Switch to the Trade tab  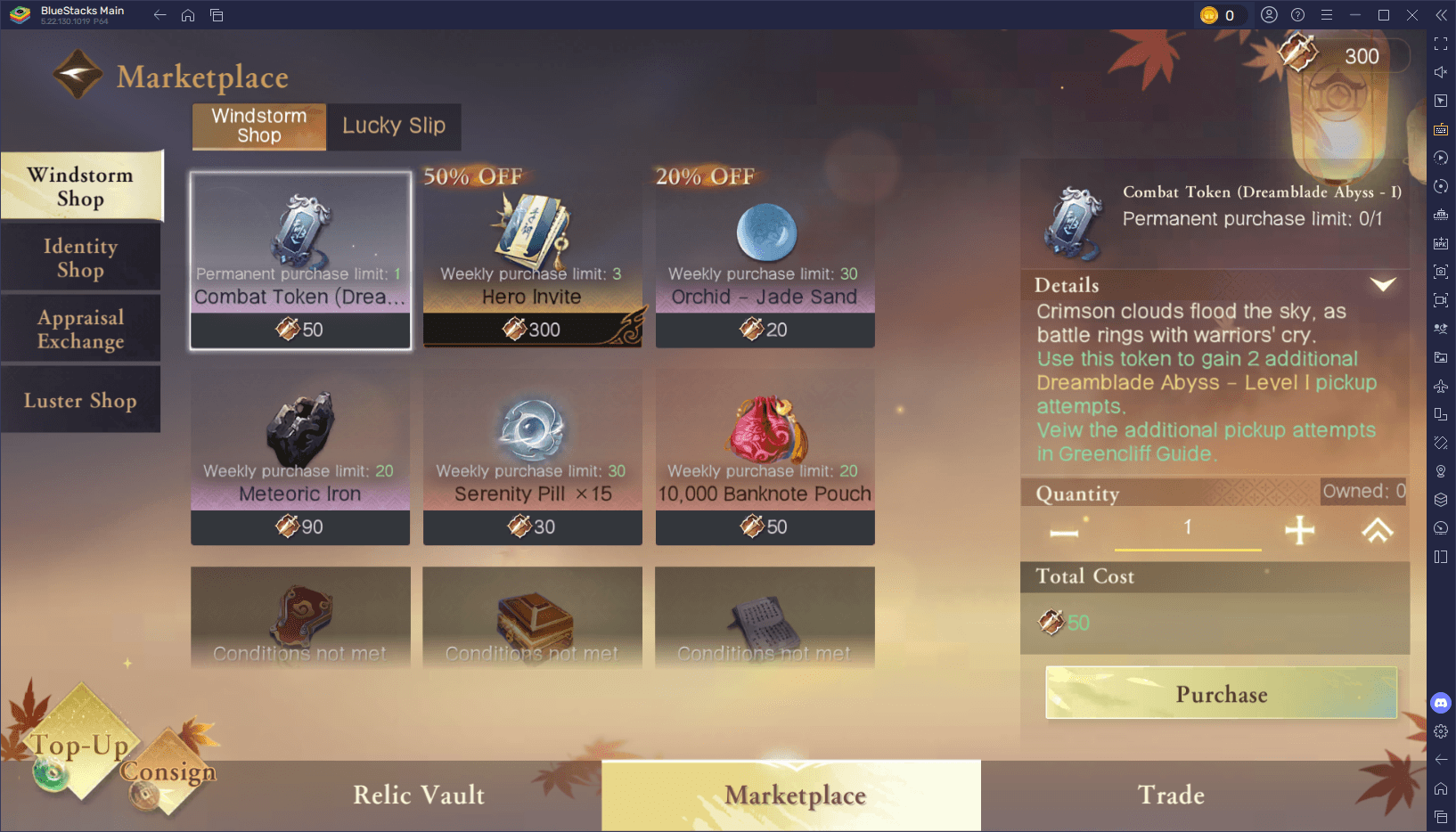click(x=1170, y=795)
